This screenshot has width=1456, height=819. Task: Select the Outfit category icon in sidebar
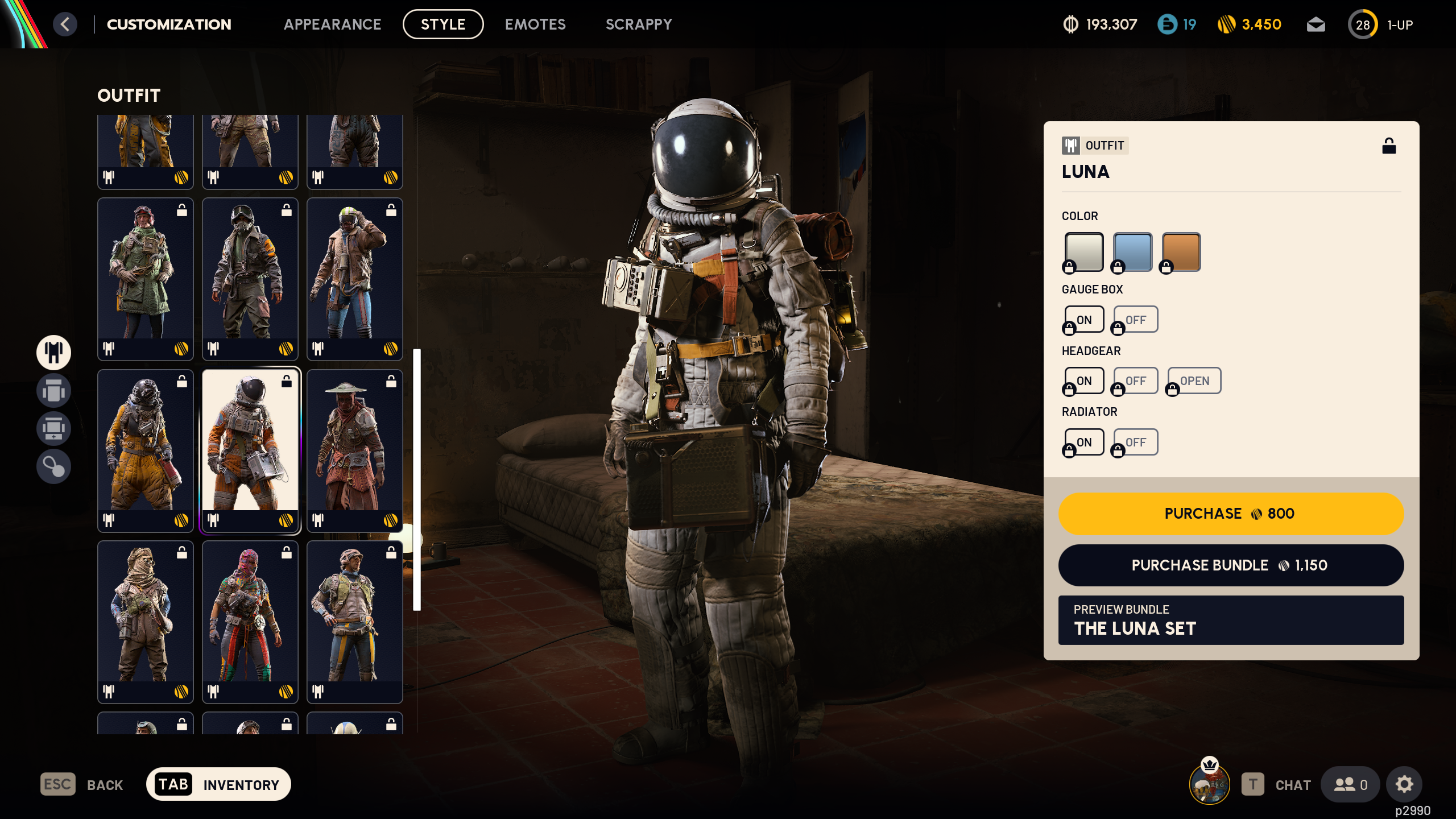(x=53, y=353)
